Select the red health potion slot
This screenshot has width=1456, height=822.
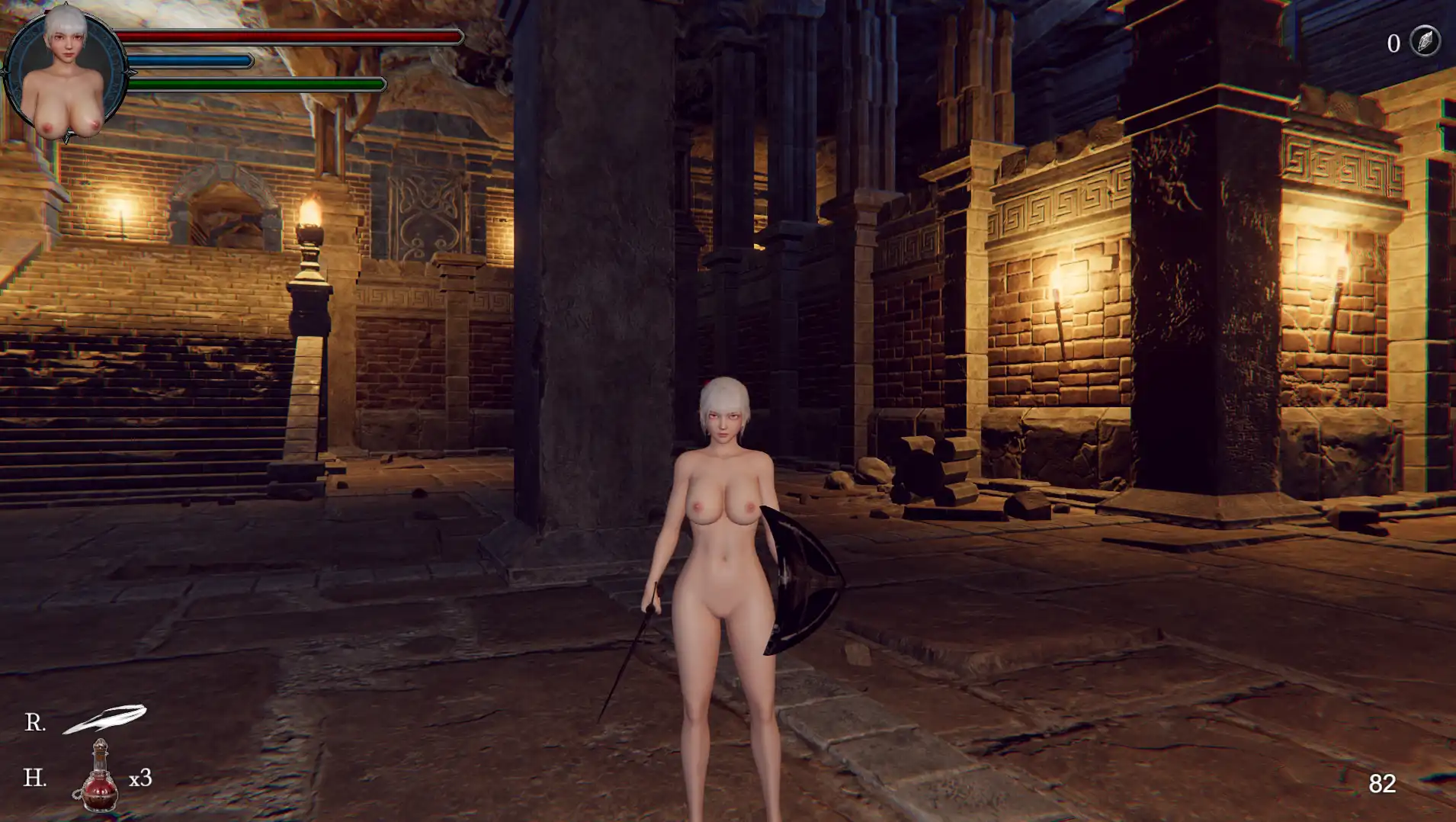[99, 777]
